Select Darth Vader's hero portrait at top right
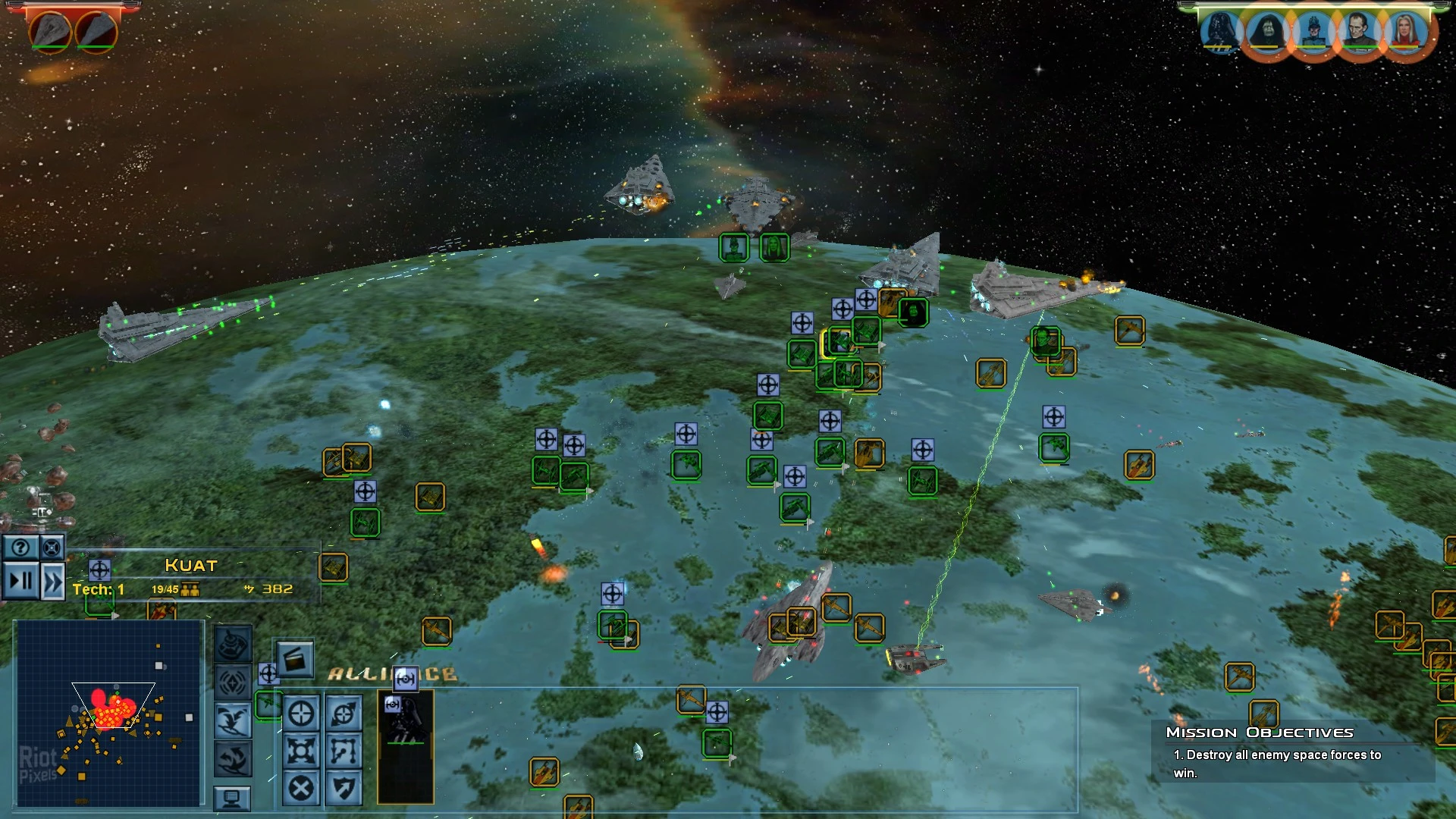 1221,32
